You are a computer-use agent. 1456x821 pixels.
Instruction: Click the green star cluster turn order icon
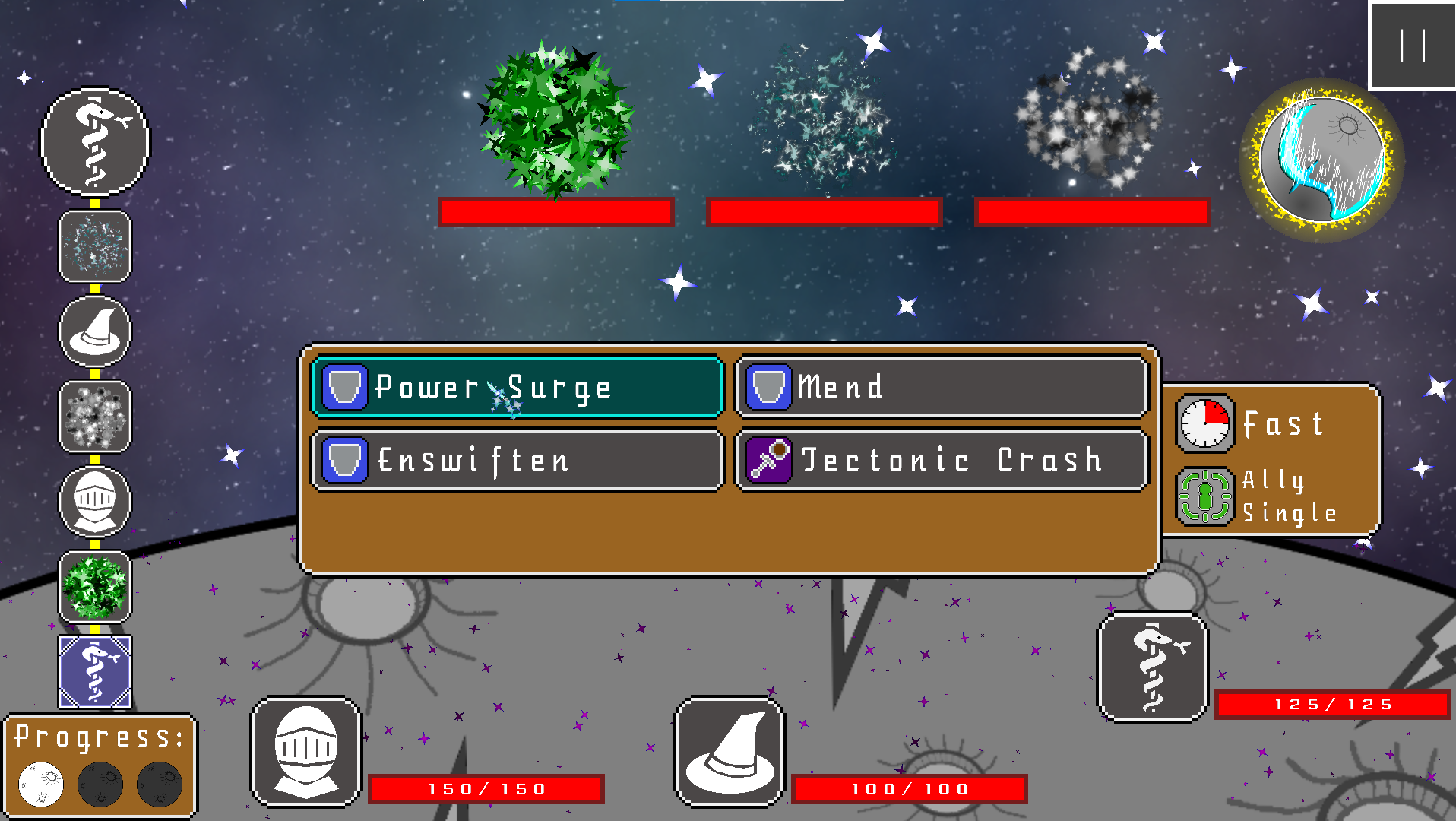click(x=95, y=586)
